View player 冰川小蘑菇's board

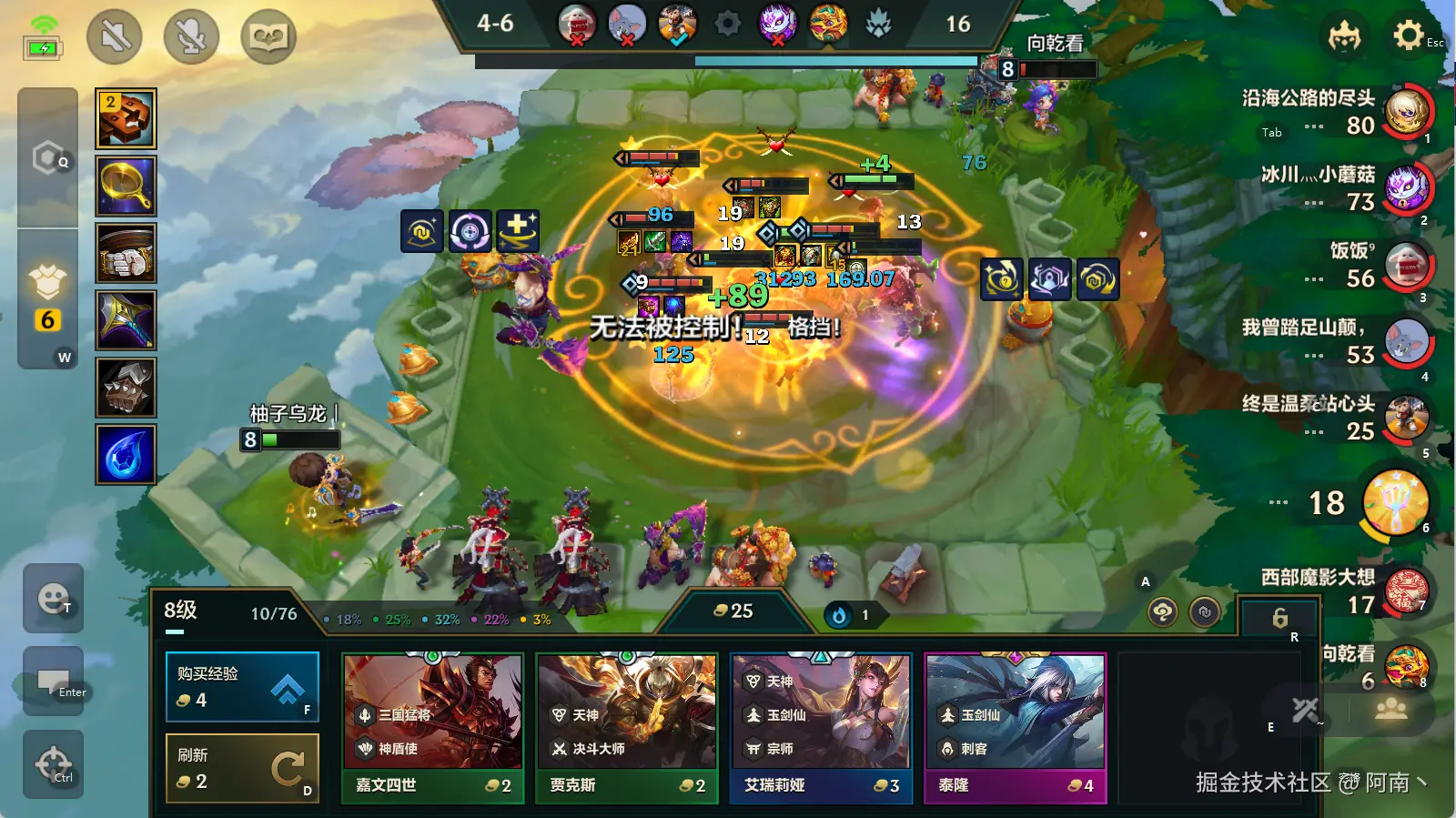(x=1407, y=188)
